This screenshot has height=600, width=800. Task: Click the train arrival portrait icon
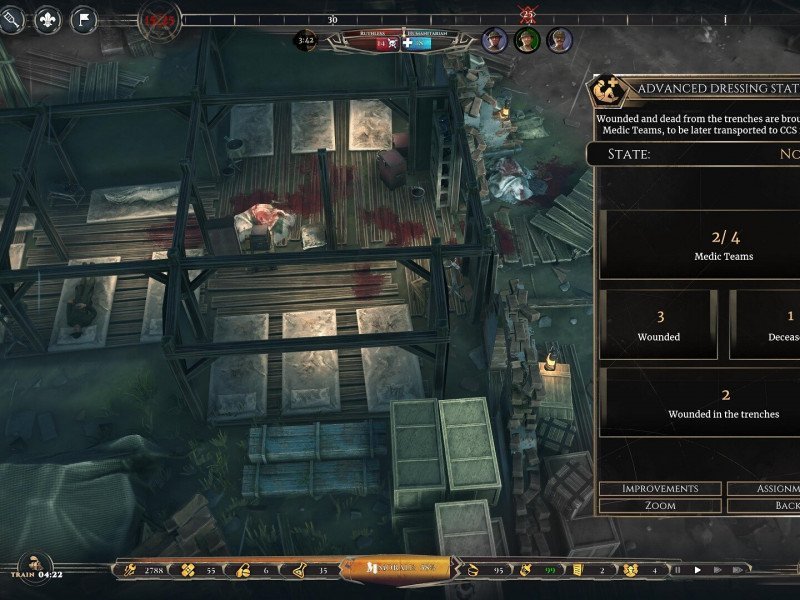35,565
